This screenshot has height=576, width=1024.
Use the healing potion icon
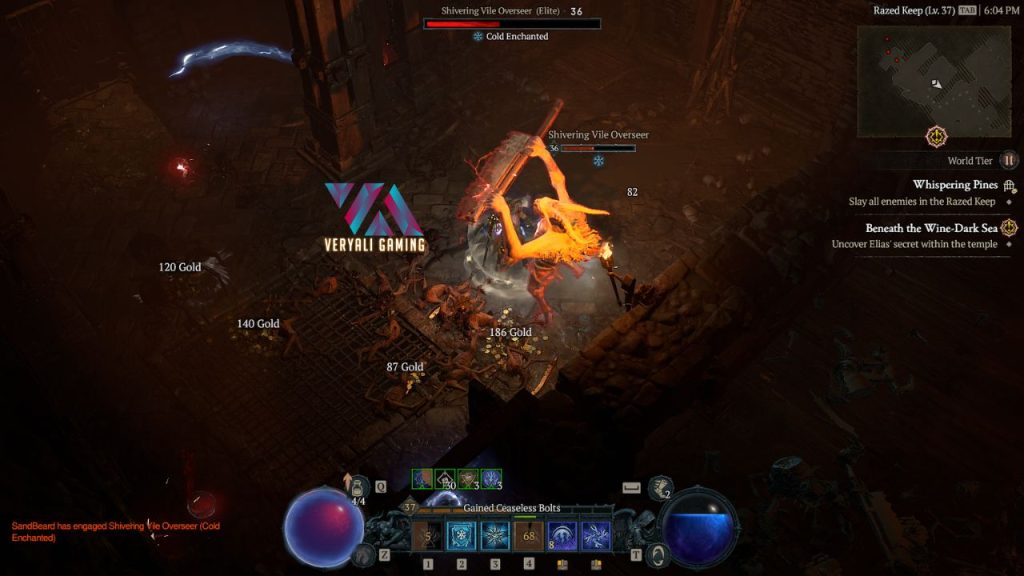click(x=355, y=488)
